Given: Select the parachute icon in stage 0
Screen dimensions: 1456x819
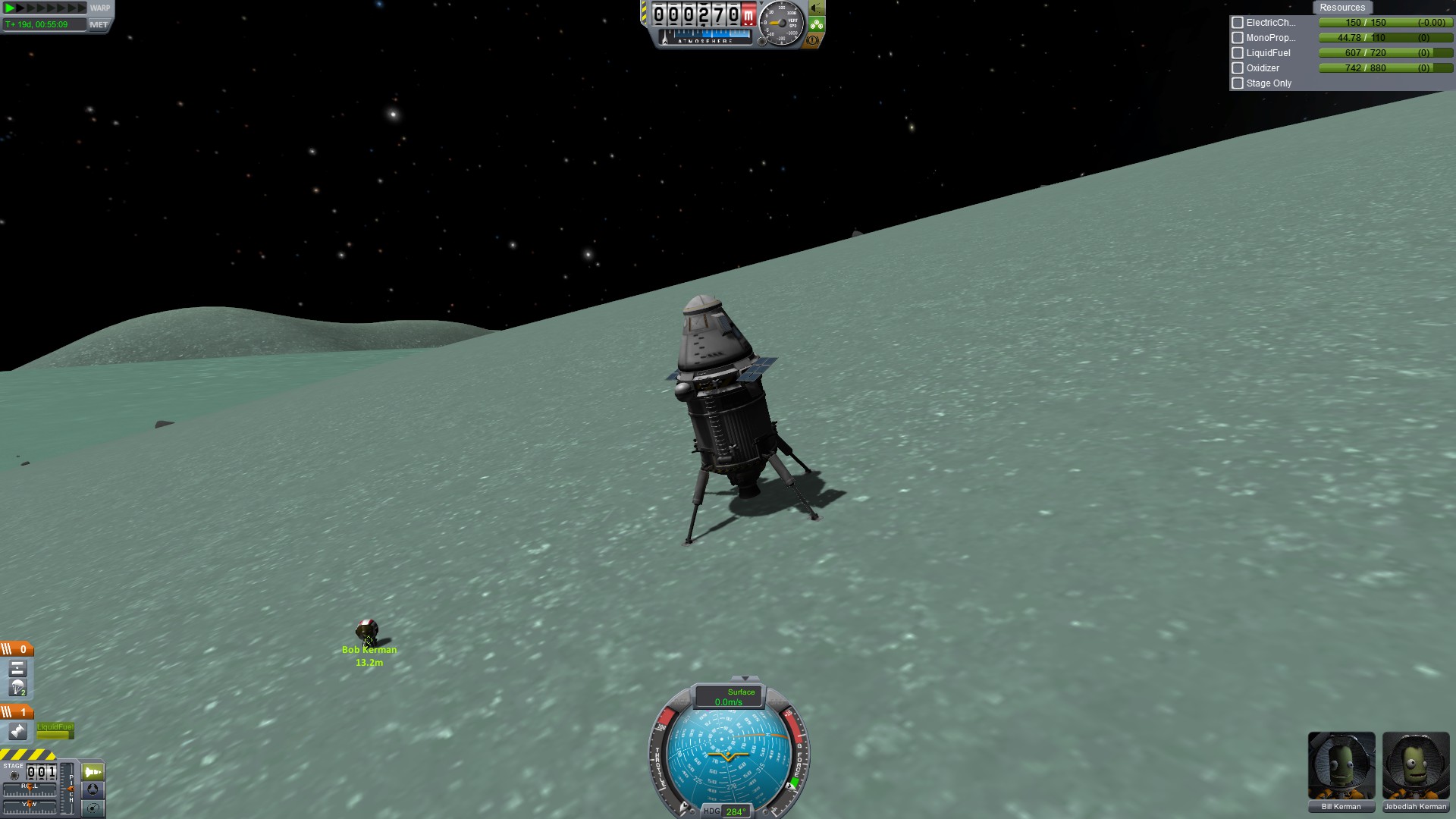Looking at the screenshot, I should point(17,689).
